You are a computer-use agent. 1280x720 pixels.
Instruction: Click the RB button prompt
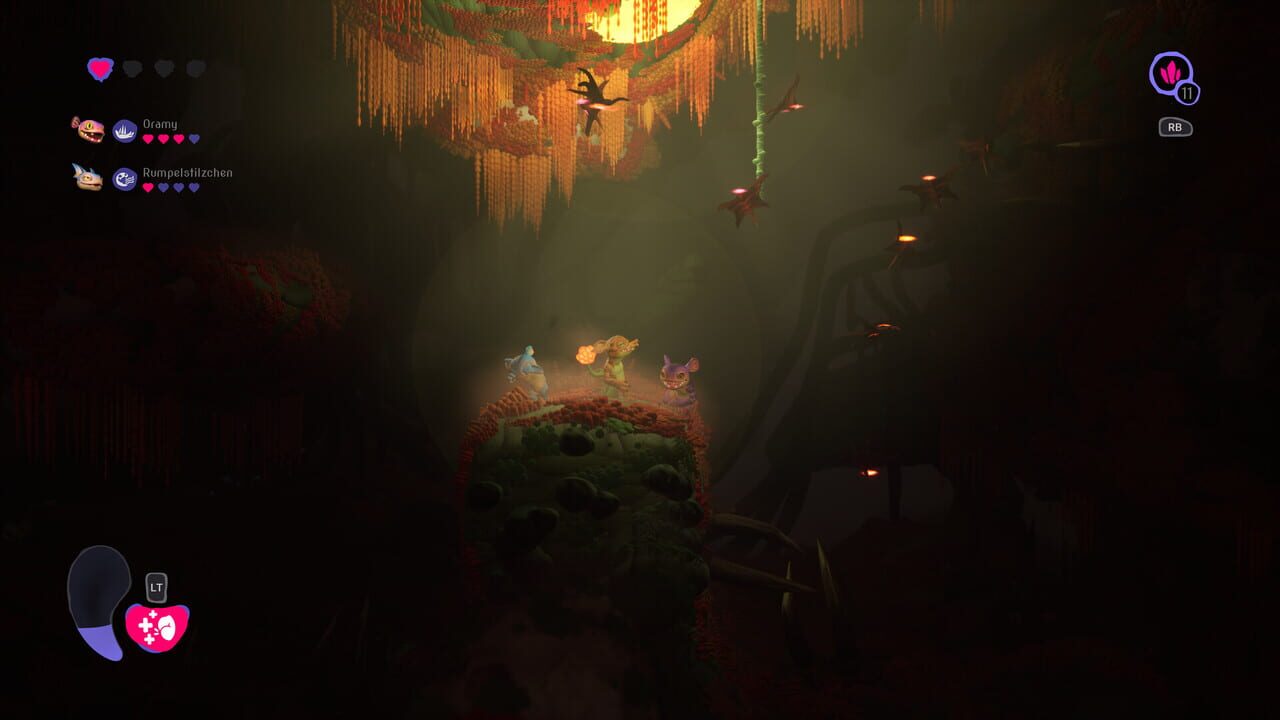[x=1174, y=127]
